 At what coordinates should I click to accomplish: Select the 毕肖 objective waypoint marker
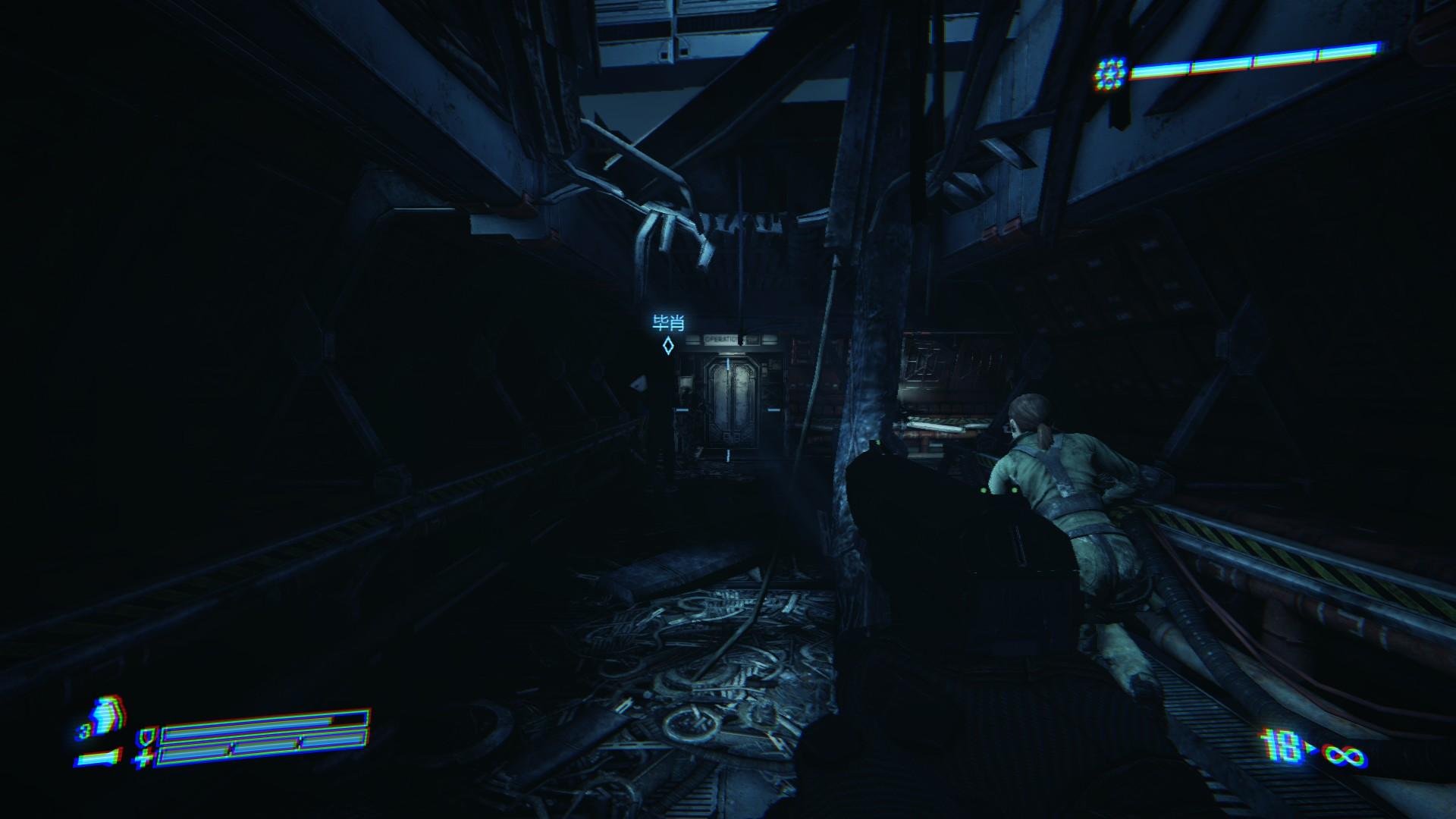[x=668, y=346]
